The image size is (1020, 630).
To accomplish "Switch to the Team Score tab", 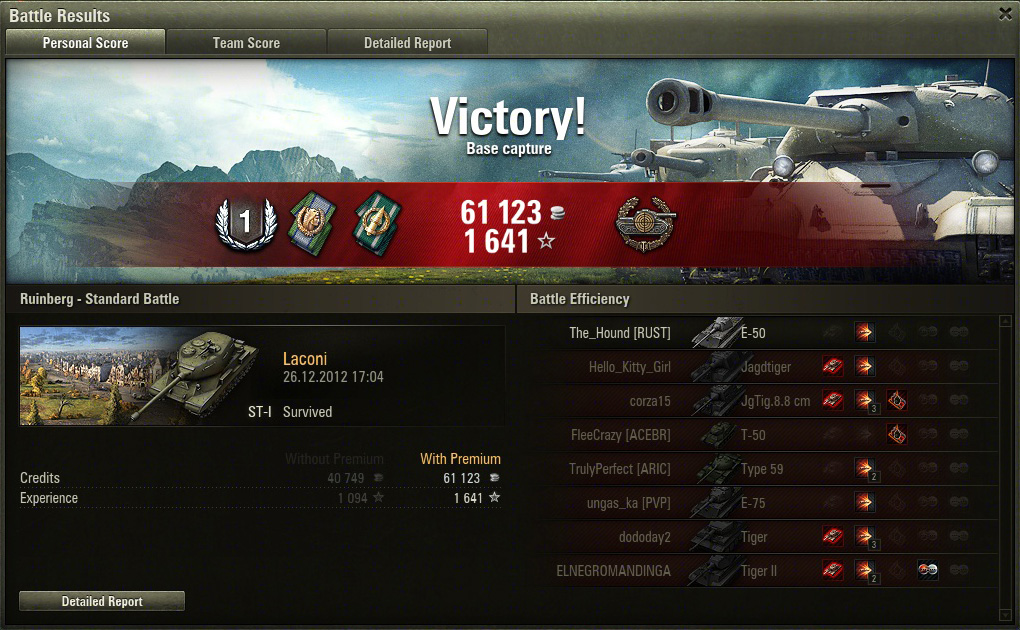I will 246,43.
